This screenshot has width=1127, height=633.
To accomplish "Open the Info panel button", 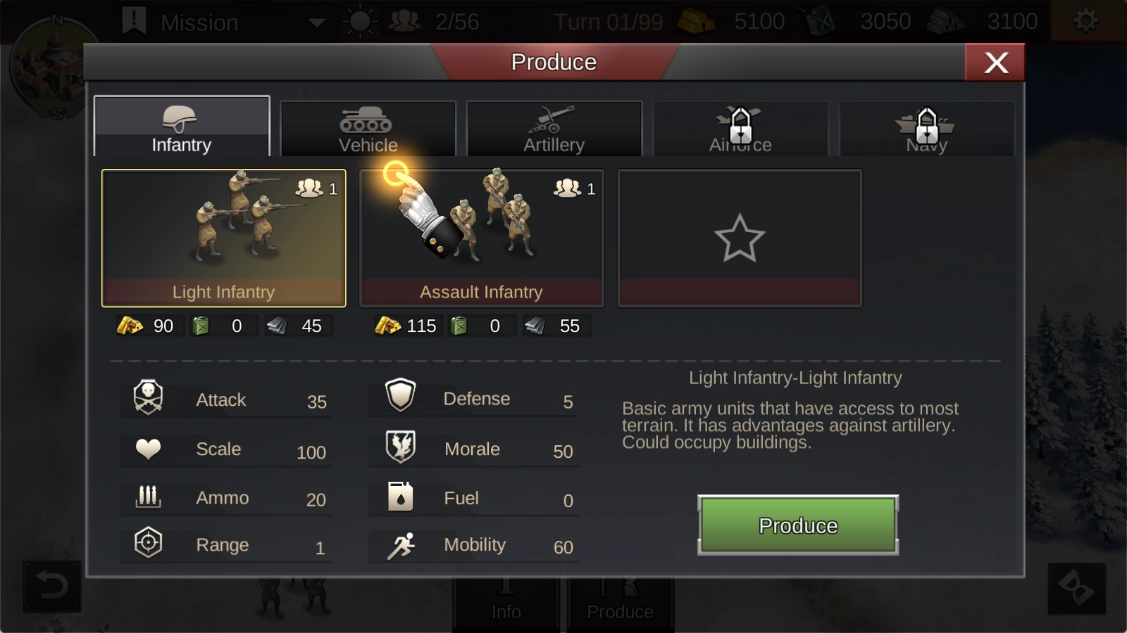I will [506, 604].
